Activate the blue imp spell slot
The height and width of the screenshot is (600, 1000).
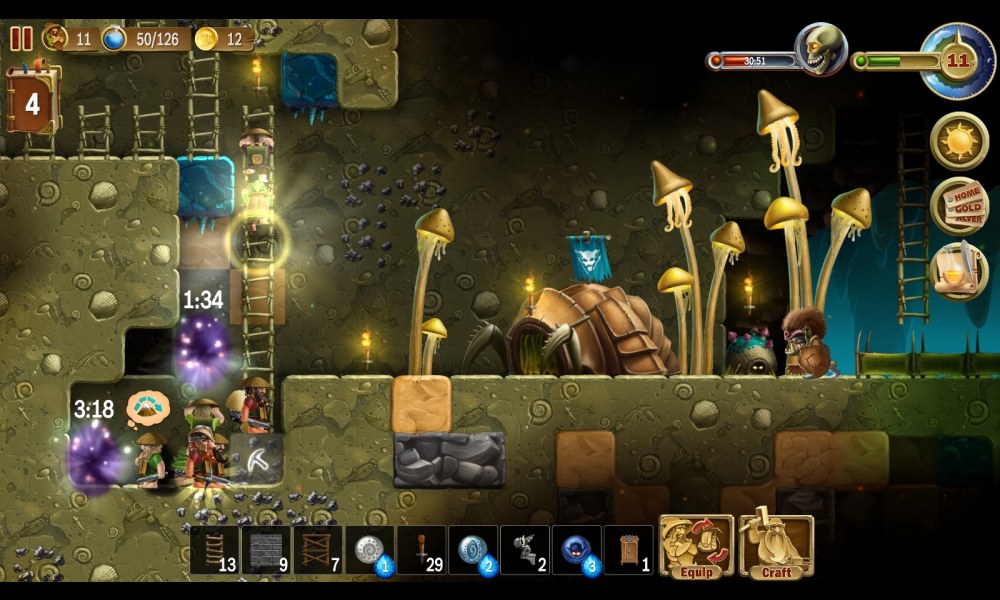coord(577,550)
